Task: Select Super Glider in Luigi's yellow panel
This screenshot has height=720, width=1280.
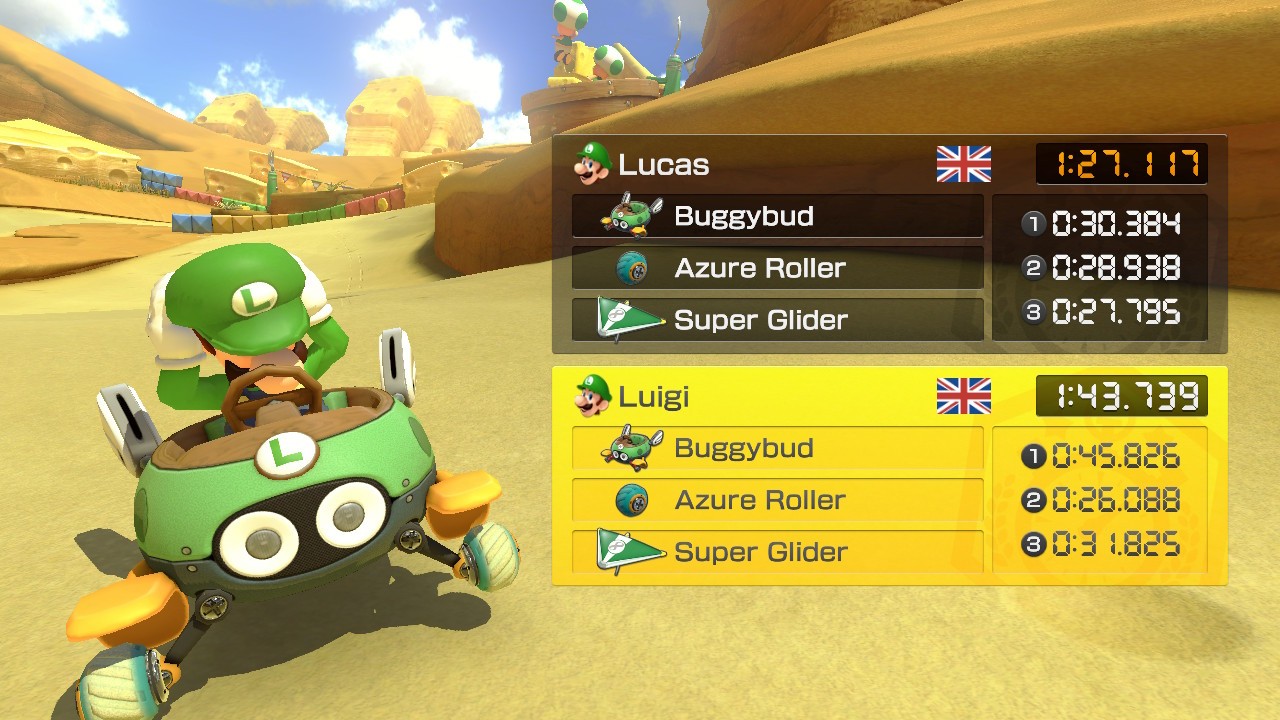Action: [777, 552]
